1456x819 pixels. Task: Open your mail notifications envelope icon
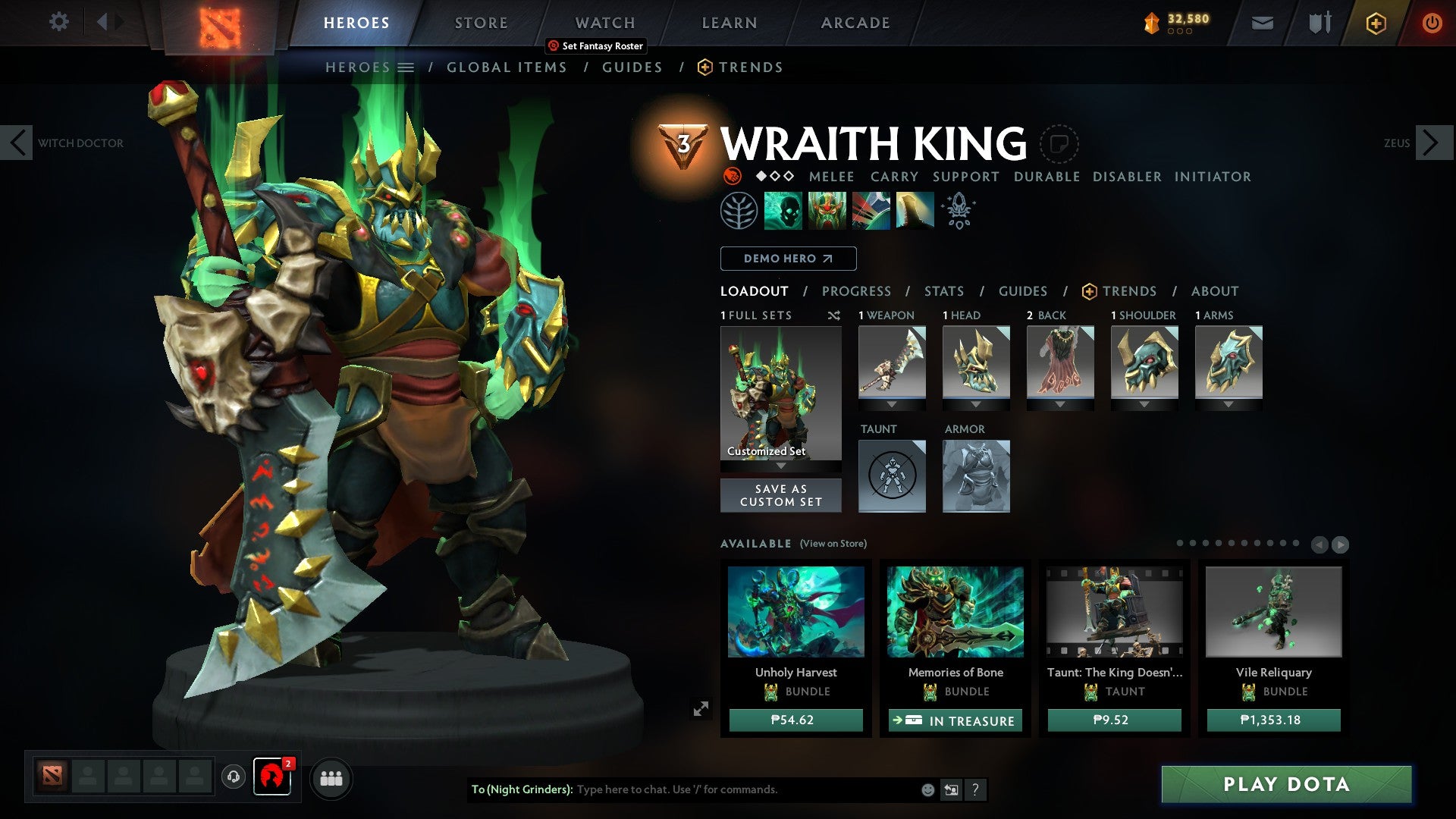pos(1263,23)
